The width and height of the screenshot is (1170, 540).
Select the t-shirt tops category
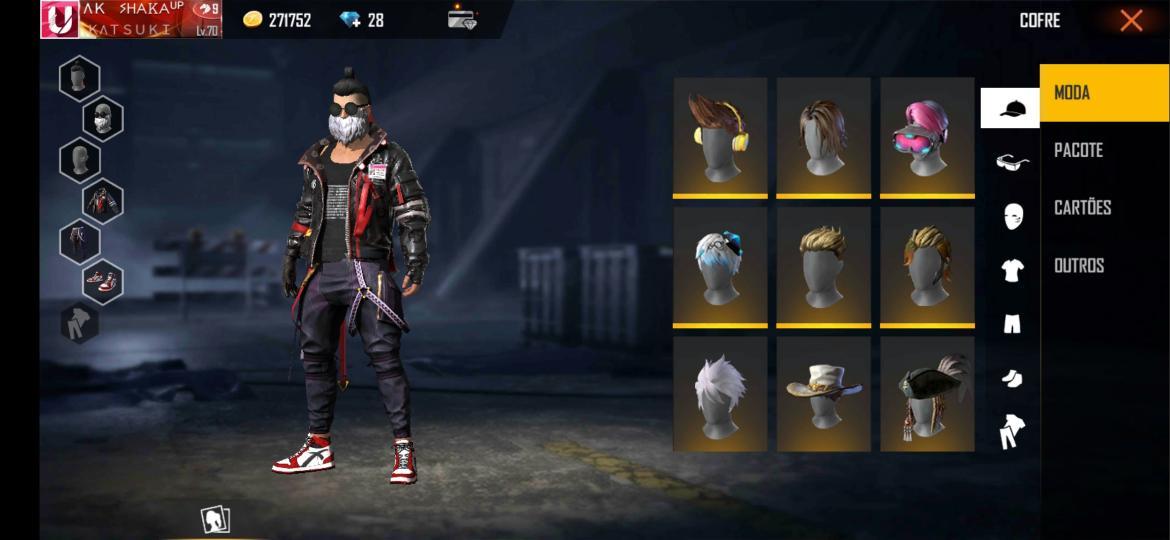pyautogui.click(x=1012, y=269)
